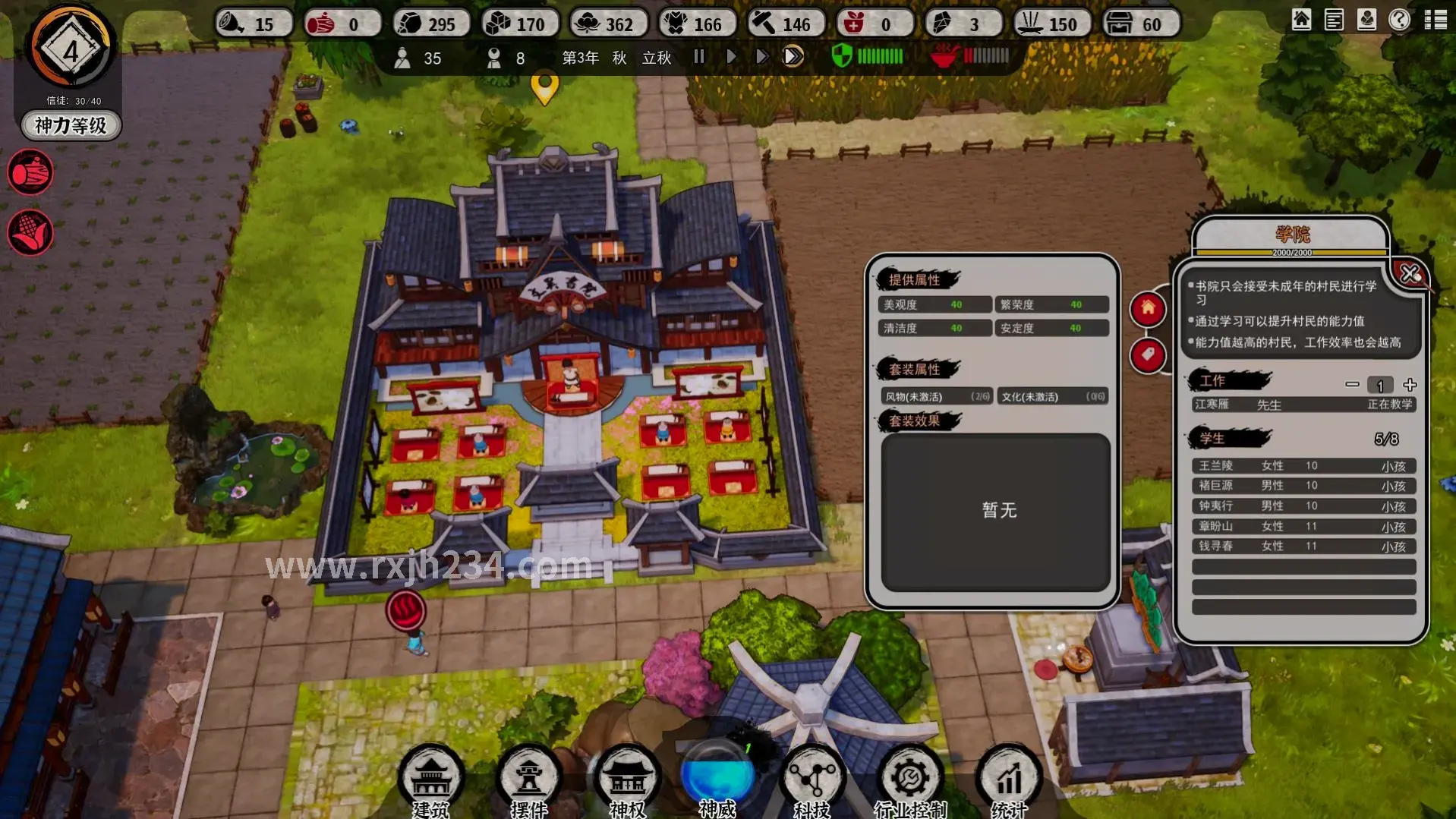
Task: Click the house icon in top-right toolbar
Action: tap(1301, 20)
